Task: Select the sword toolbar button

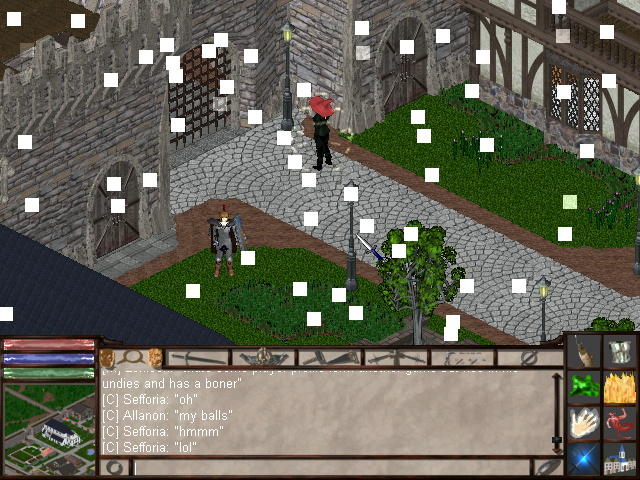Action: tap(197, 357)
